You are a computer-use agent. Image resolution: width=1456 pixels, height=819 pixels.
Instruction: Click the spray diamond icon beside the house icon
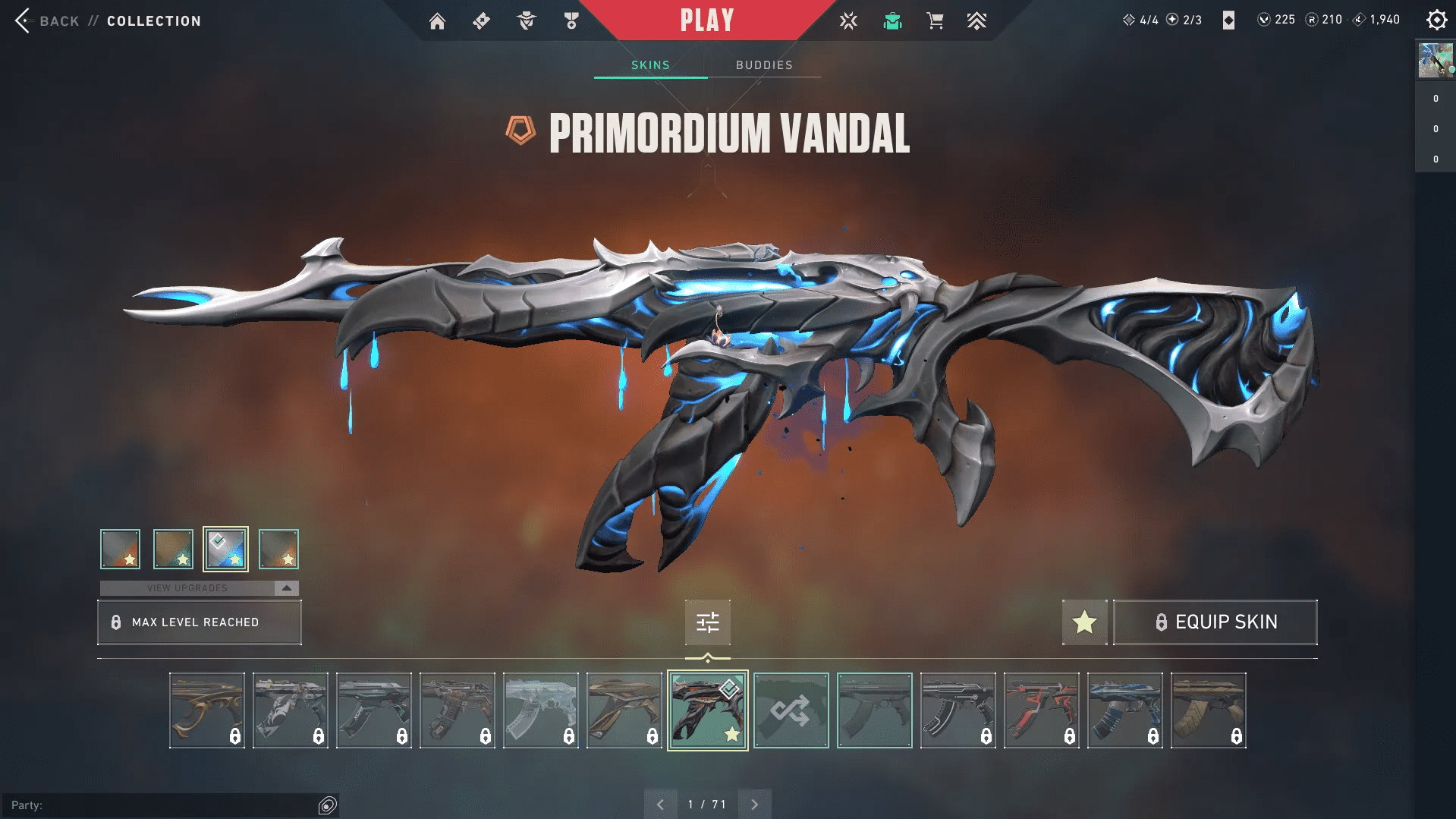pos(480,20)
